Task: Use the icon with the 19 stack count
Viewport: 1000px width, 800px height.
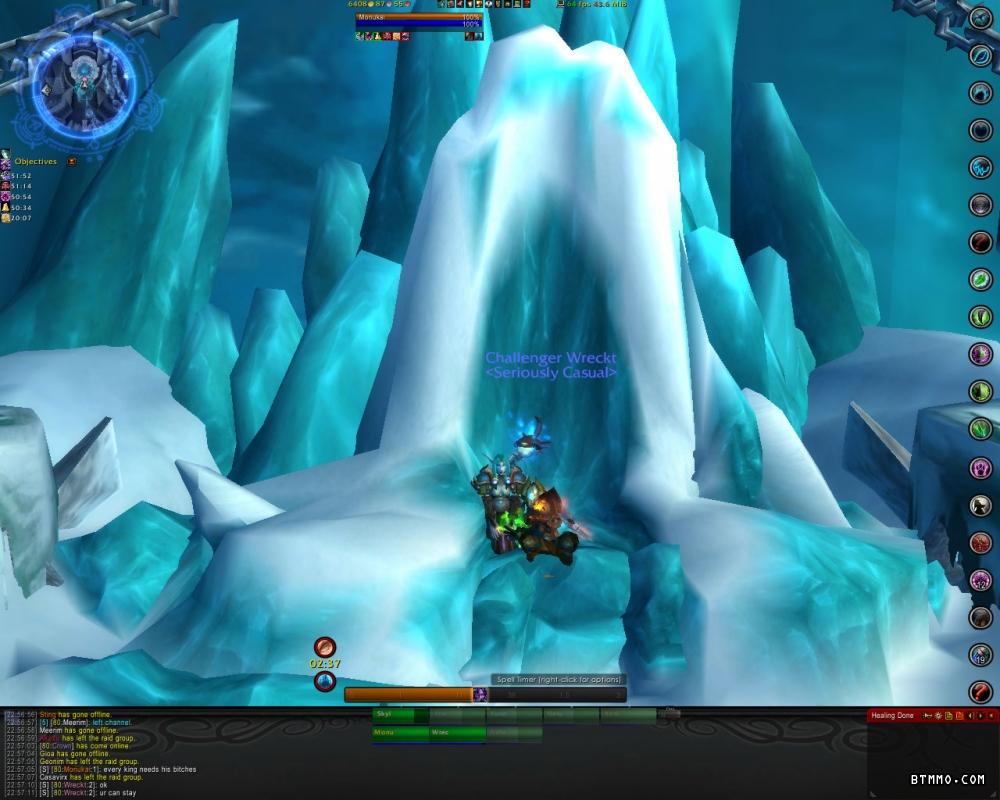Action: pos(980,655)
